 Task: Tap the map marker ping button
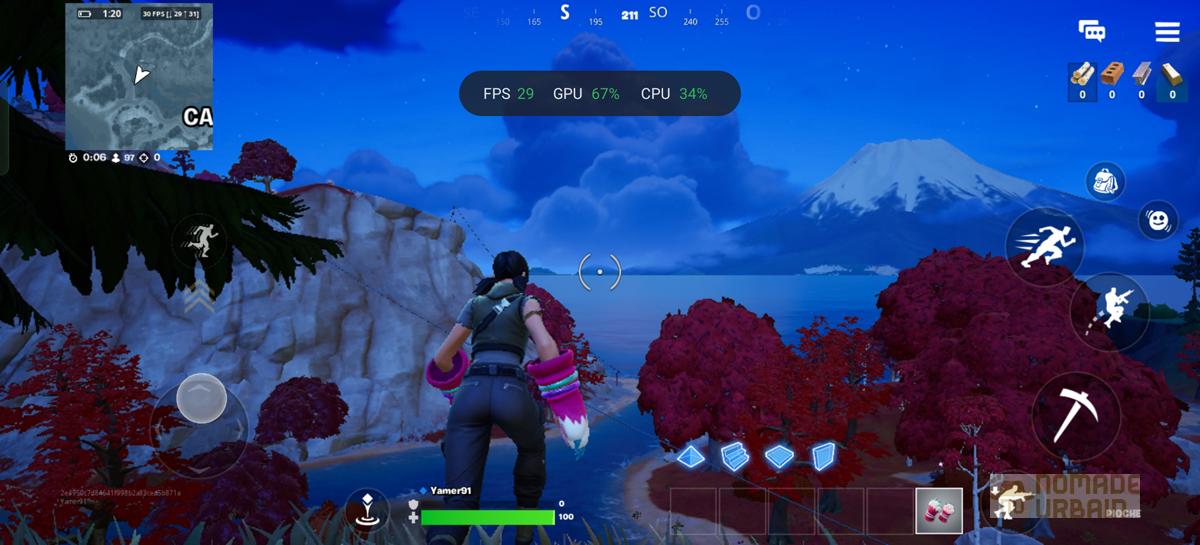click(x=368, y=510)
